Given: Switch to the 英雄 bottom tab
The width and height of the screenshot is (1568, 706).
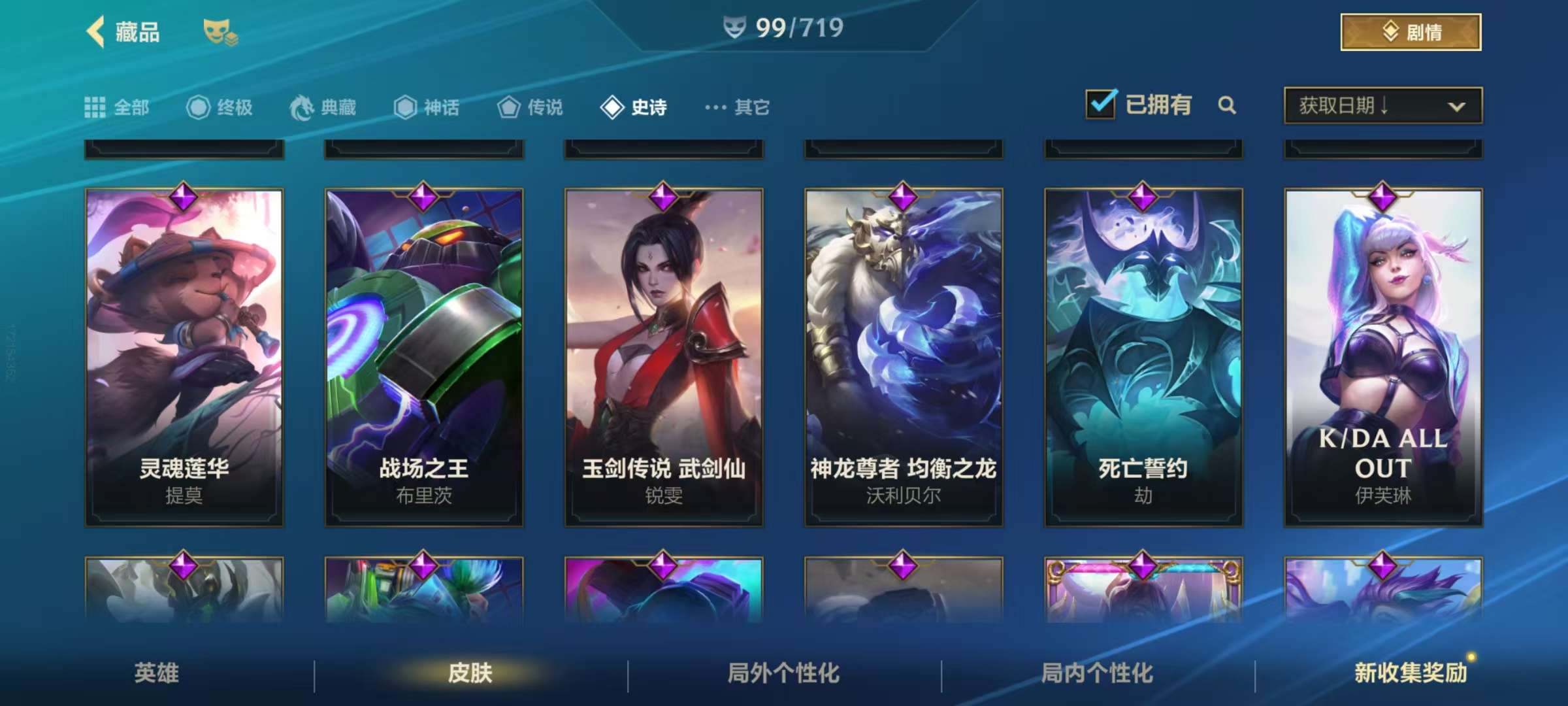Looking at the screenshot, I should pyautogui.click(x=157, y=673).
